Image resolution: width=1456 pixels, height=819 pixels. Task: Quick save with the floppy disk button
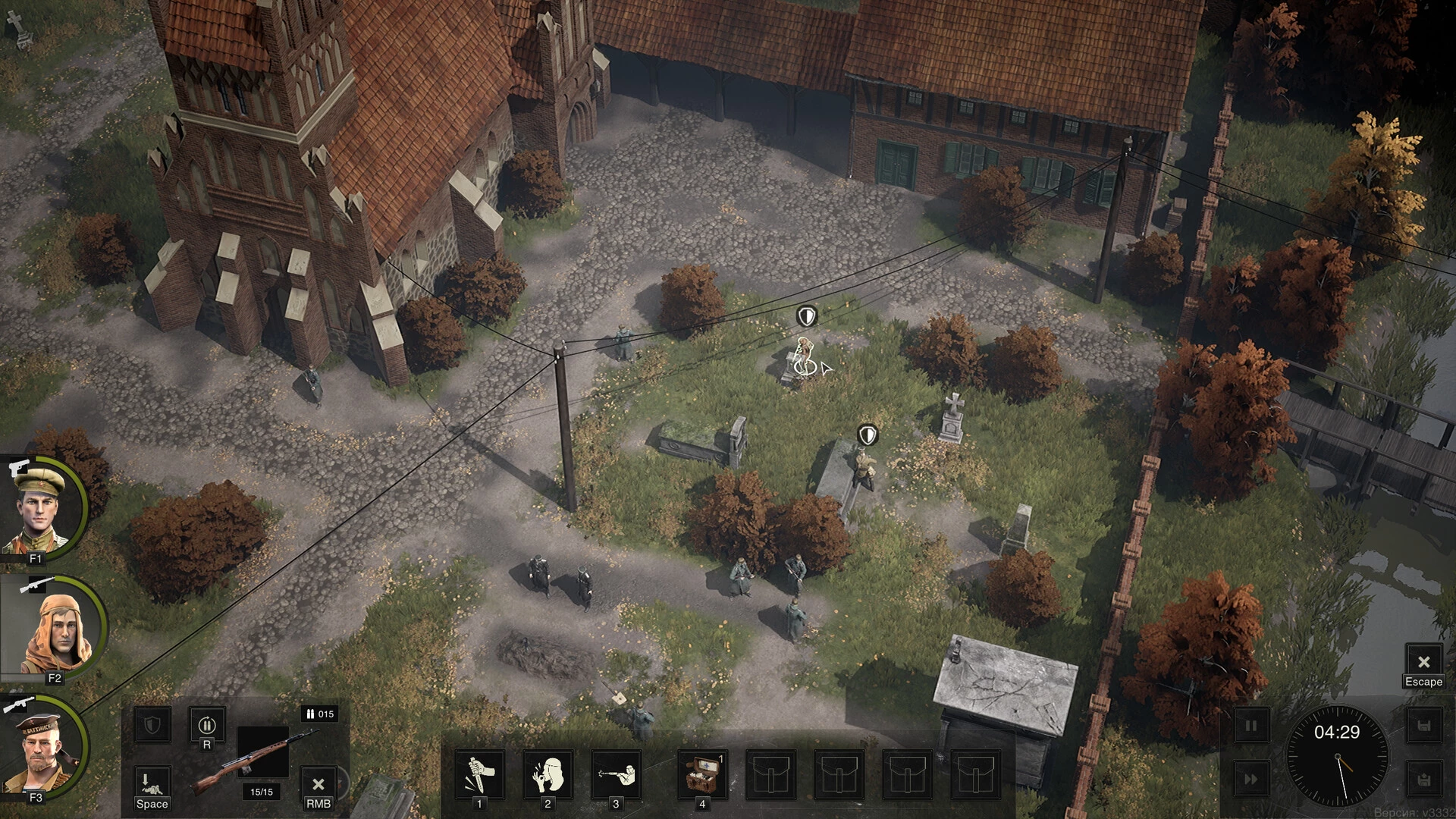click(x=1423, y=726)
